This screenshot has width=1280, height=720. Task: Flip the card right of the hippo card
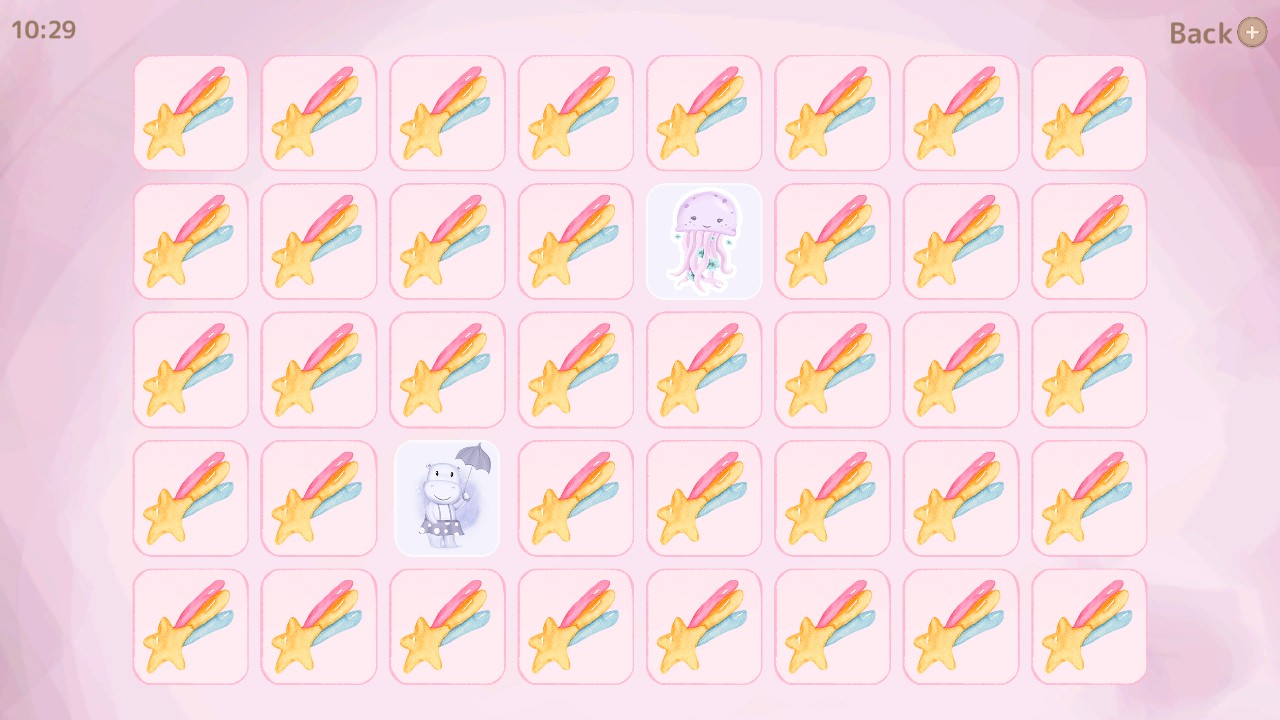[575, 497]
